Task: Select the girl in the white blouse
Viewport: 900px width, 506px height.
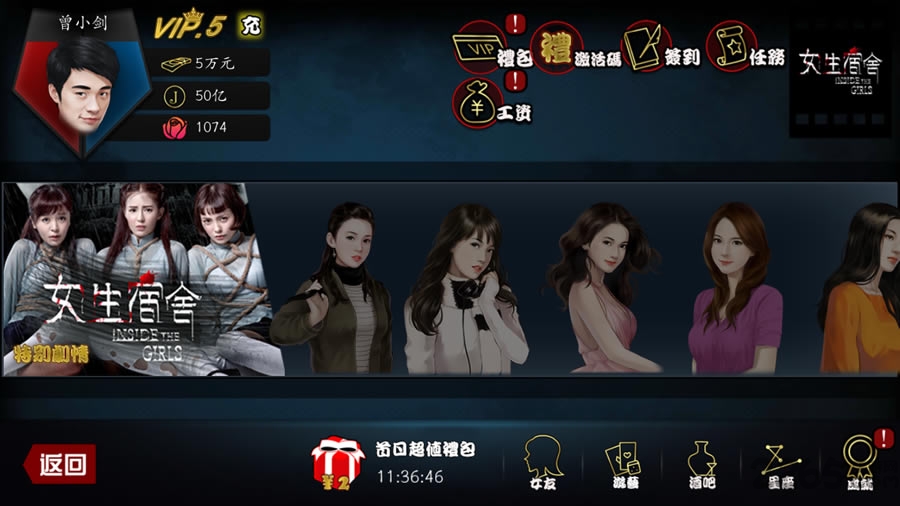Action: click(466, 290)
